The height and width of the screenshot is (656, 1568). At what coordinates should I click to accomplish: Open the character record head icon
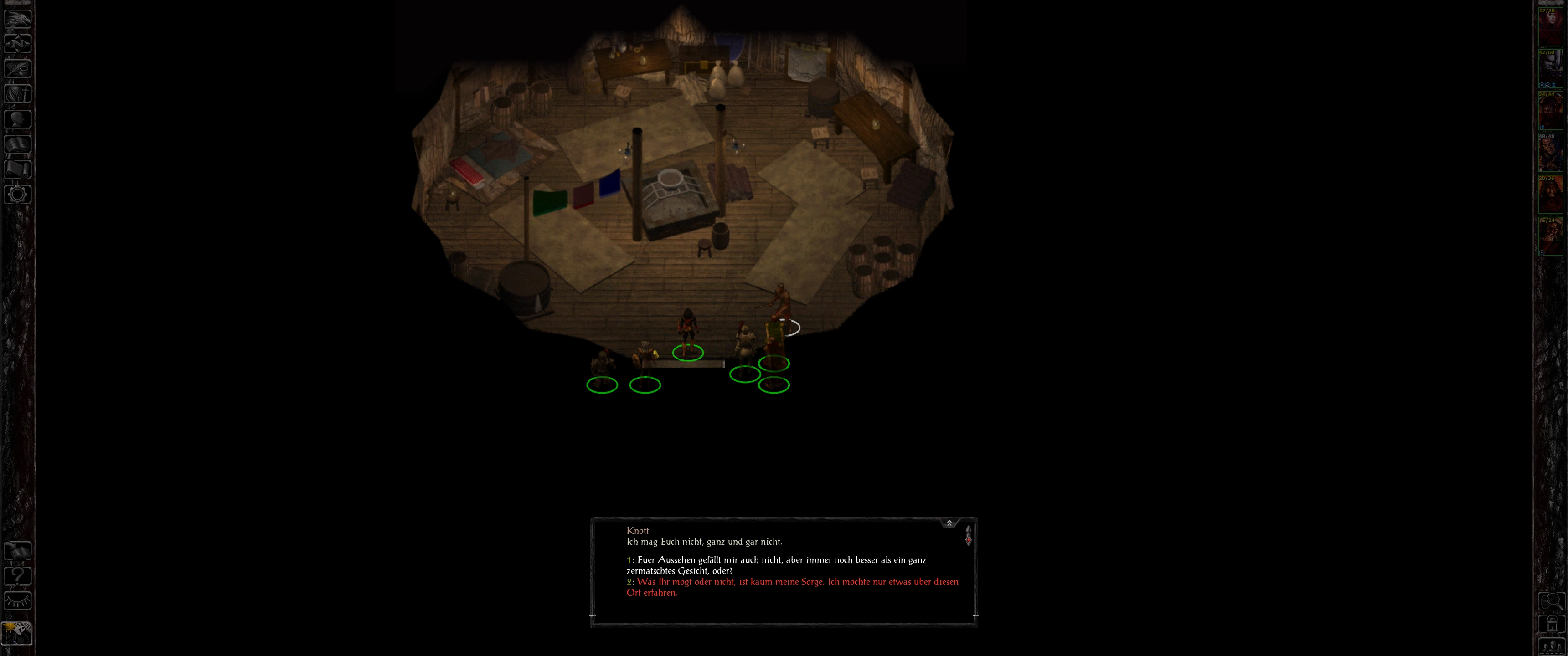click(x=18, y=118)
